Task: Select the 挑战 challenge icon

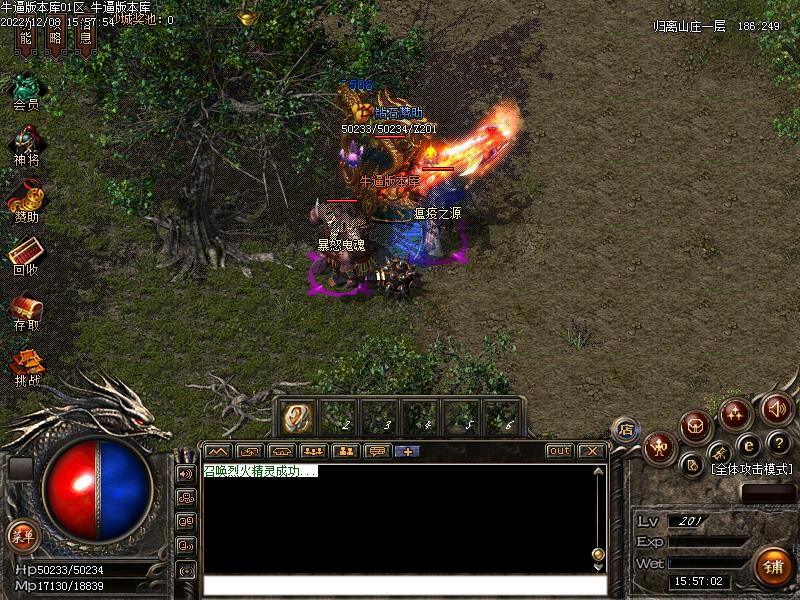Action: point(27,365)
